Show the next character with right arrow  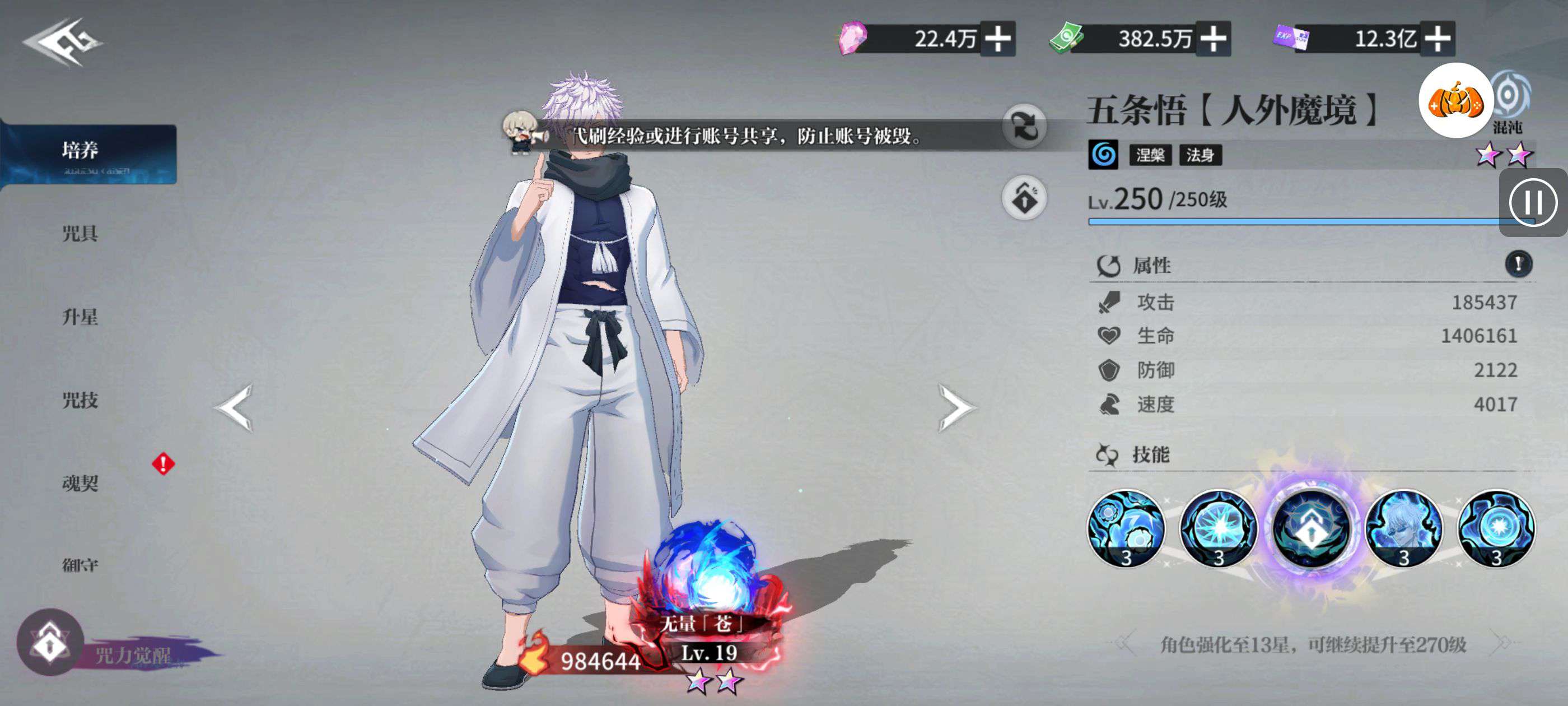click(x=956, y=407)
